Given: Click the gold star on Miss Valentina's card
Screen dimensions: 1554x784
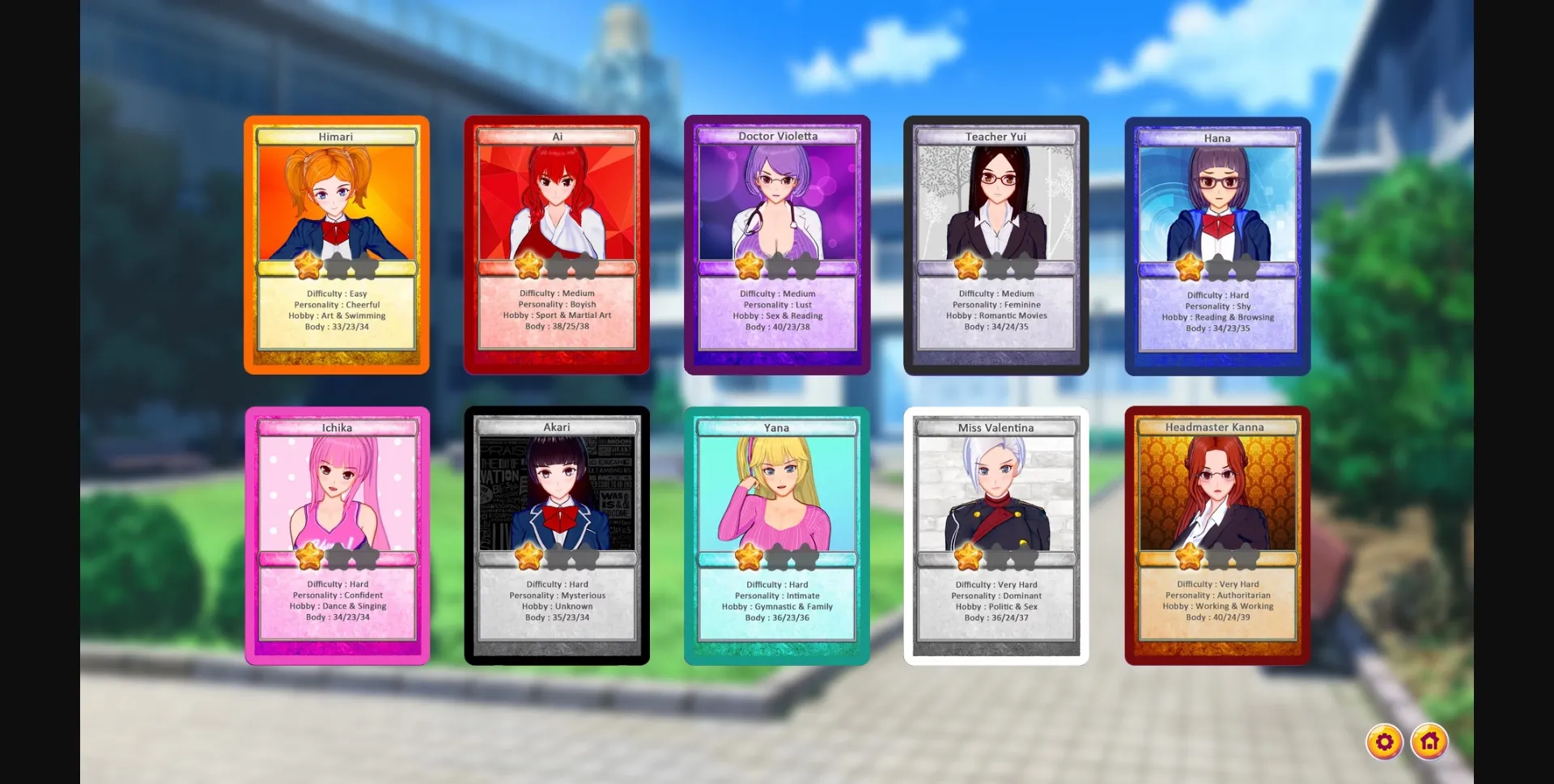Looking at the screenshot, I should click(x=970, y=556).
